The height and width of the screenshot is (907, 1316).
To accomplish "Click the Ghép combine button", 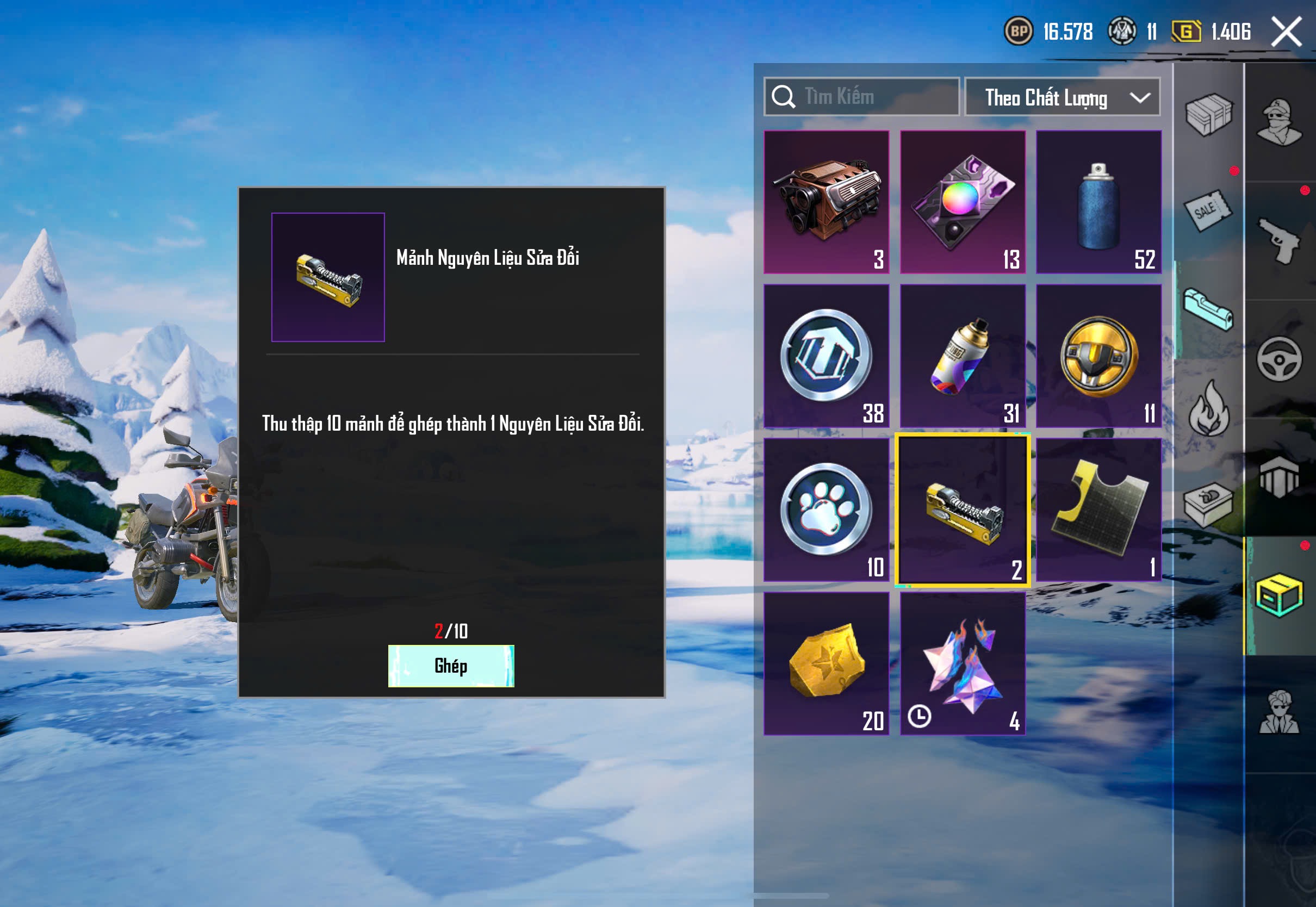I will pos(451,666).
